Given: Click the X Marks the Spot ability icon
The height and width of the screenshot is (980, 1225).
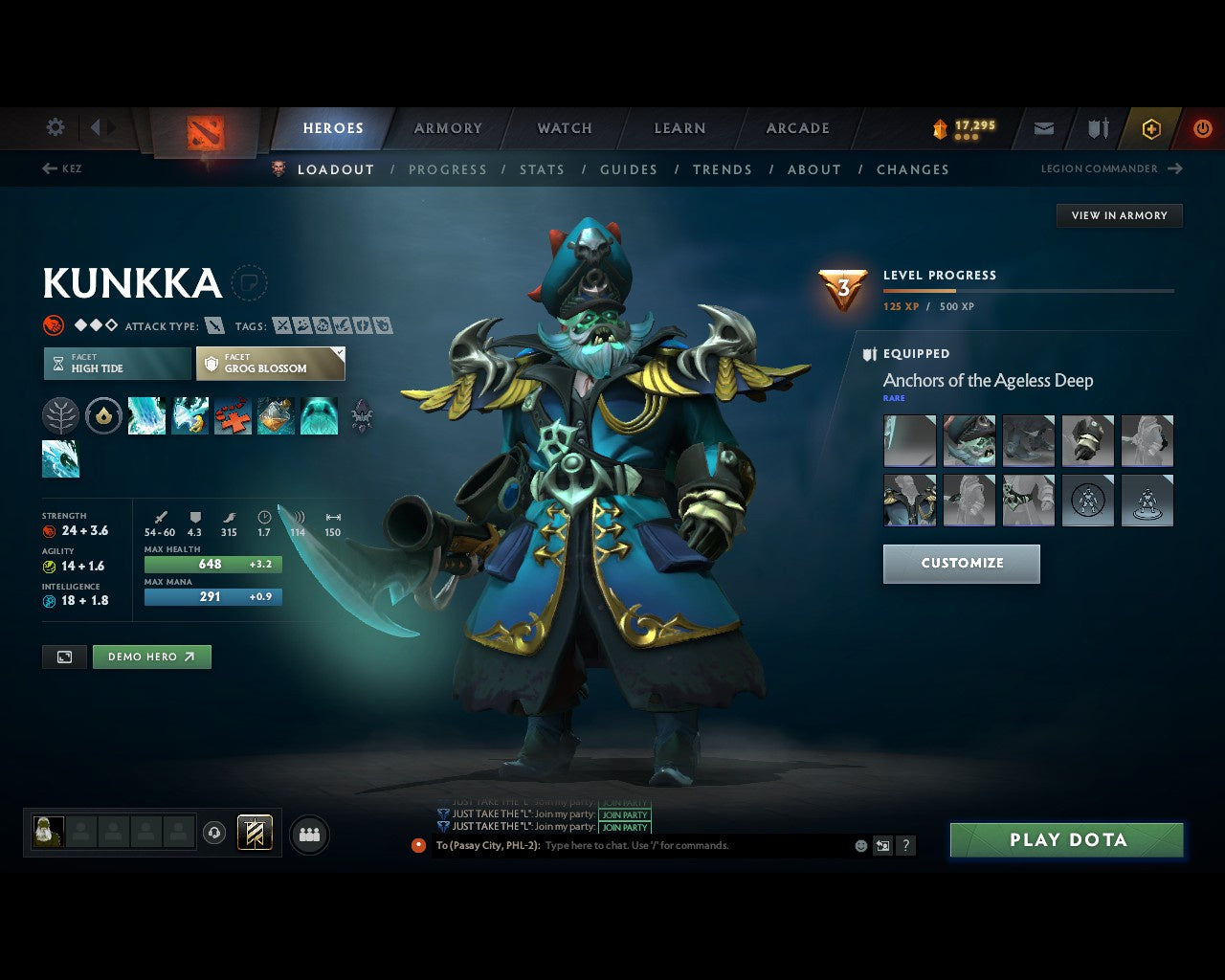Looking at the screenshot, I should coord(233,415).
